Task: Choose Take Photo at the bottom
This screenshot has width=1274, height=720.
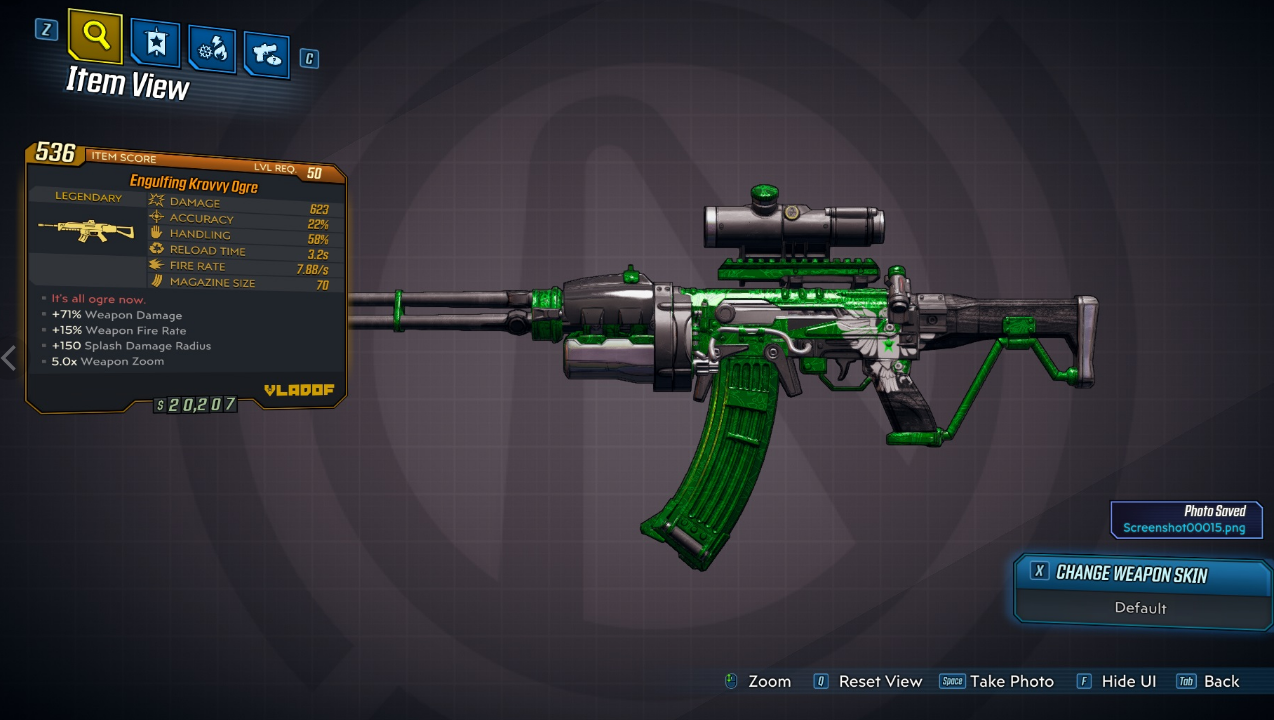Action: 997,682
